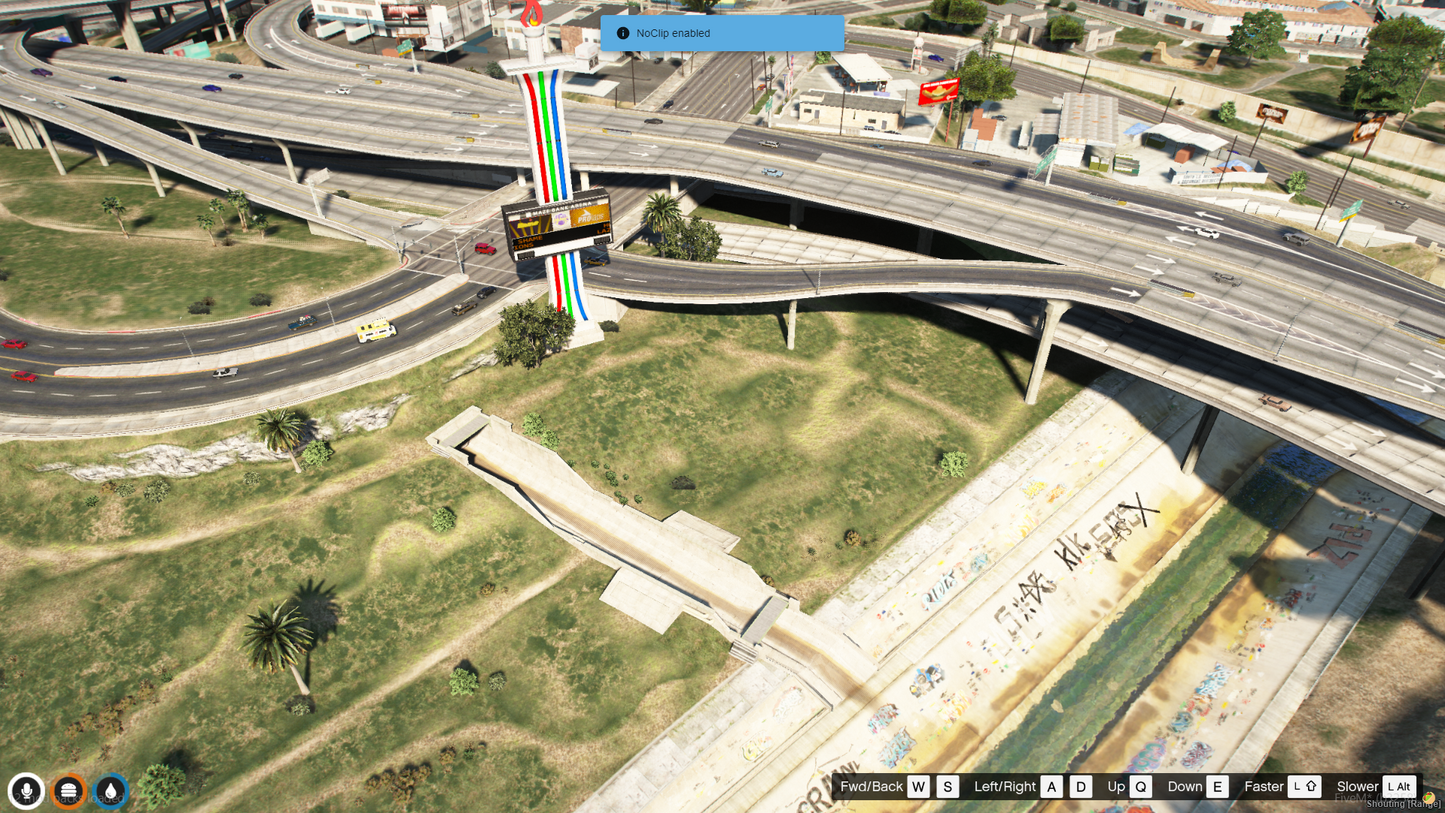Select the water drop thirst icon
The height and width of the screenshot is (813, 1445).
[x=111, y=791]
